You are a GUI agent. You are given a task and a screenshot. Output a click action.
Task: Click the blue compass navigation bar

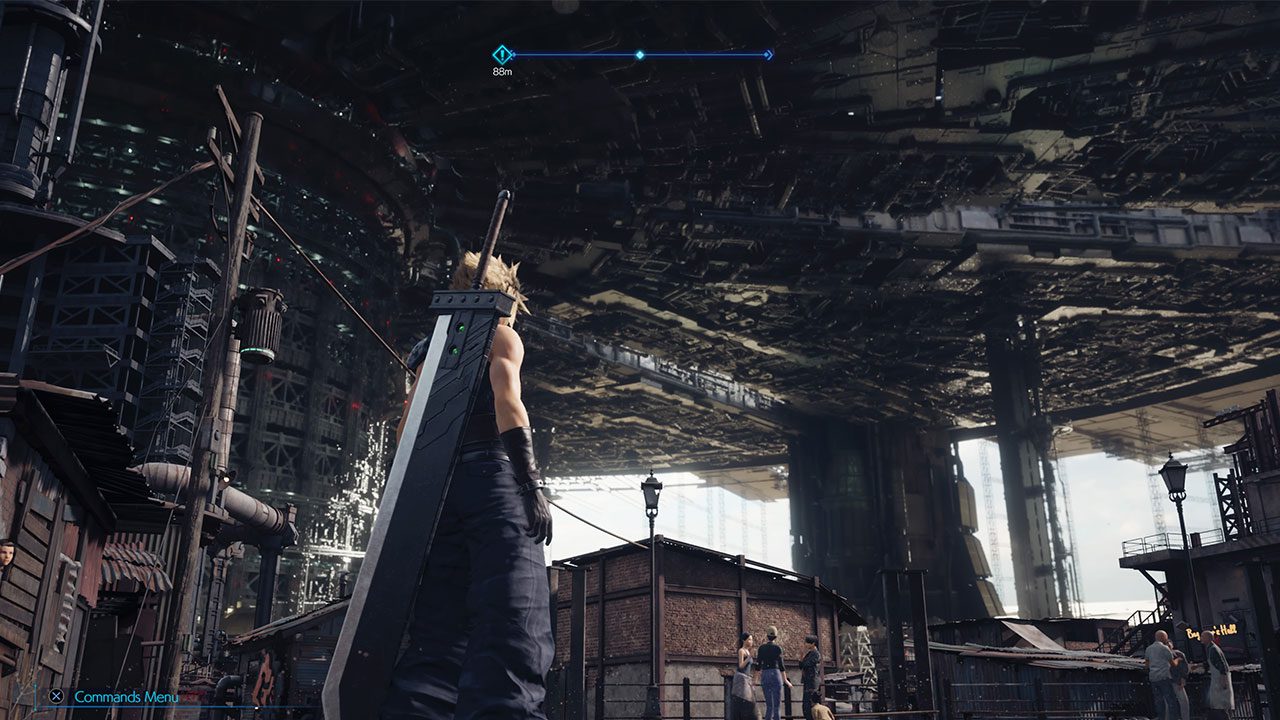click(x=640, y=55)
